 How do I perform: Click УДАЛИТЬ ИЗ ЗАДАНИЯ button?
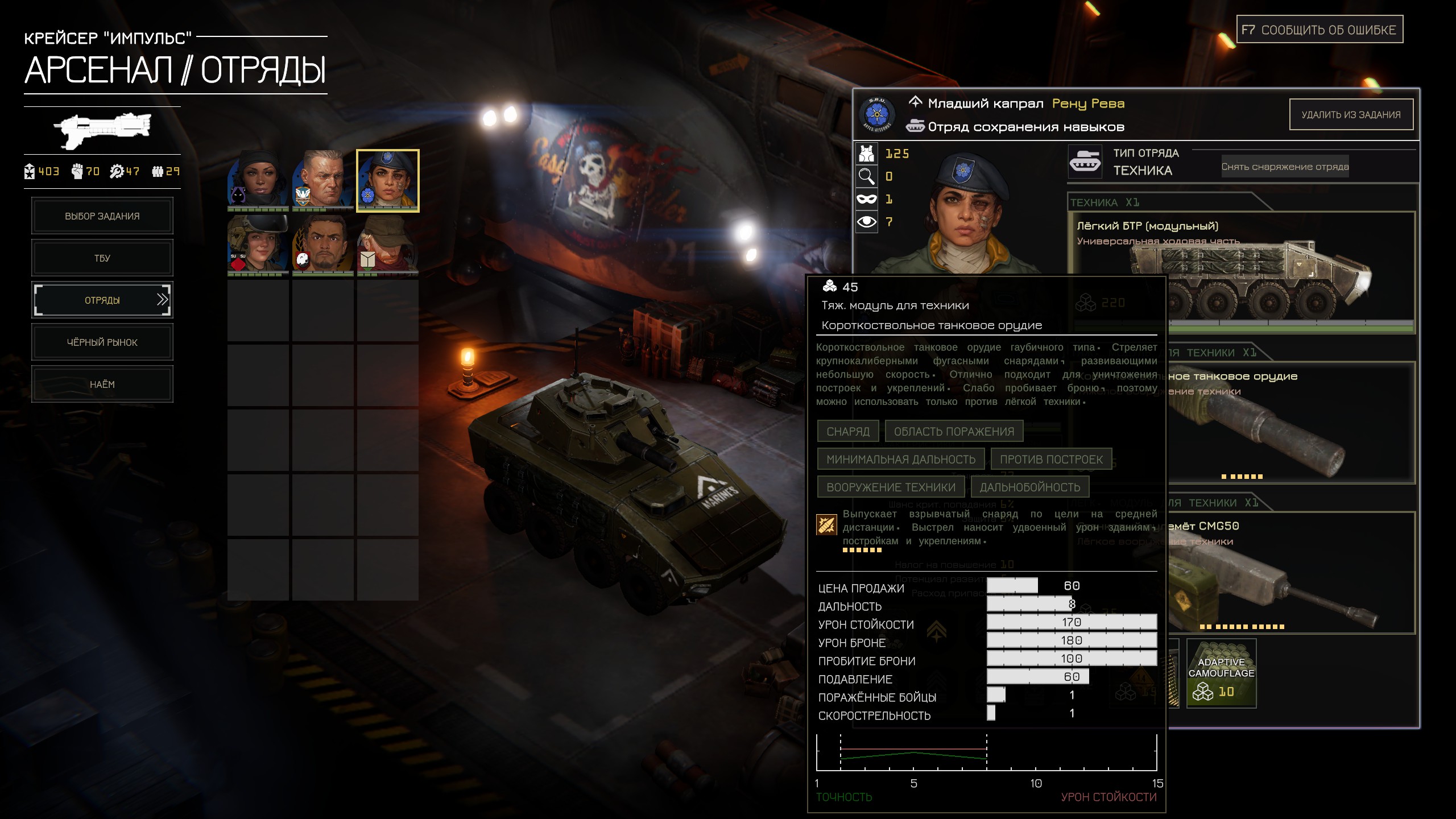point(1351,115)
